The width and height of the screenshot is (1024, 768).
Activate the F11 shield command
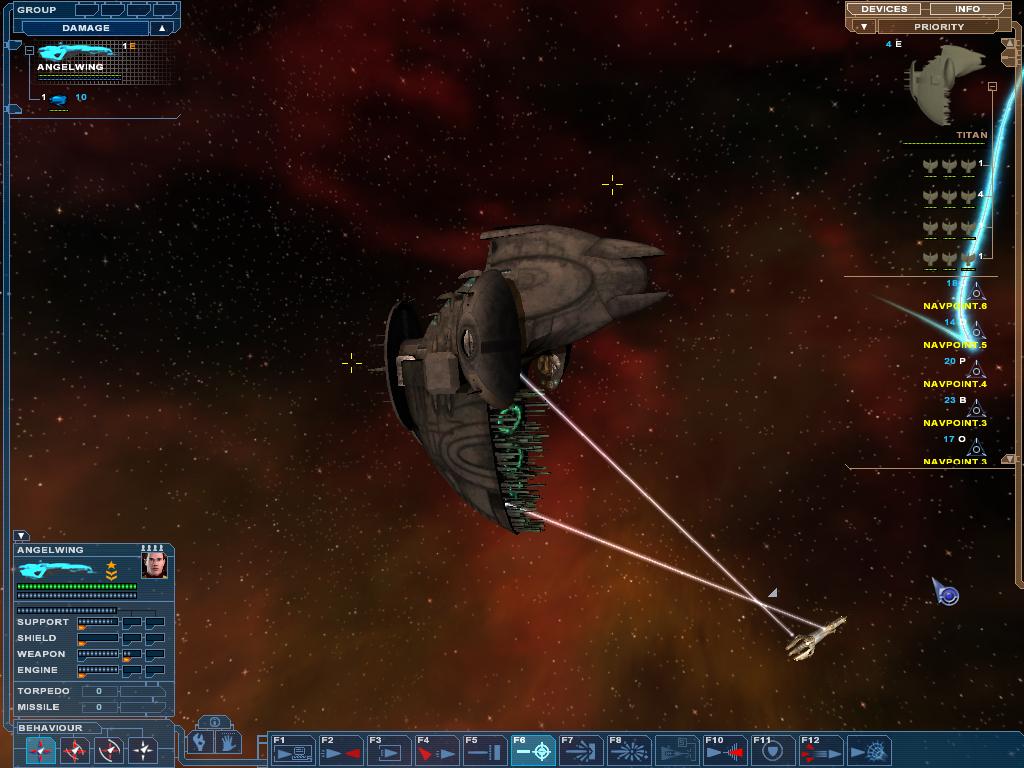[773, 750]
